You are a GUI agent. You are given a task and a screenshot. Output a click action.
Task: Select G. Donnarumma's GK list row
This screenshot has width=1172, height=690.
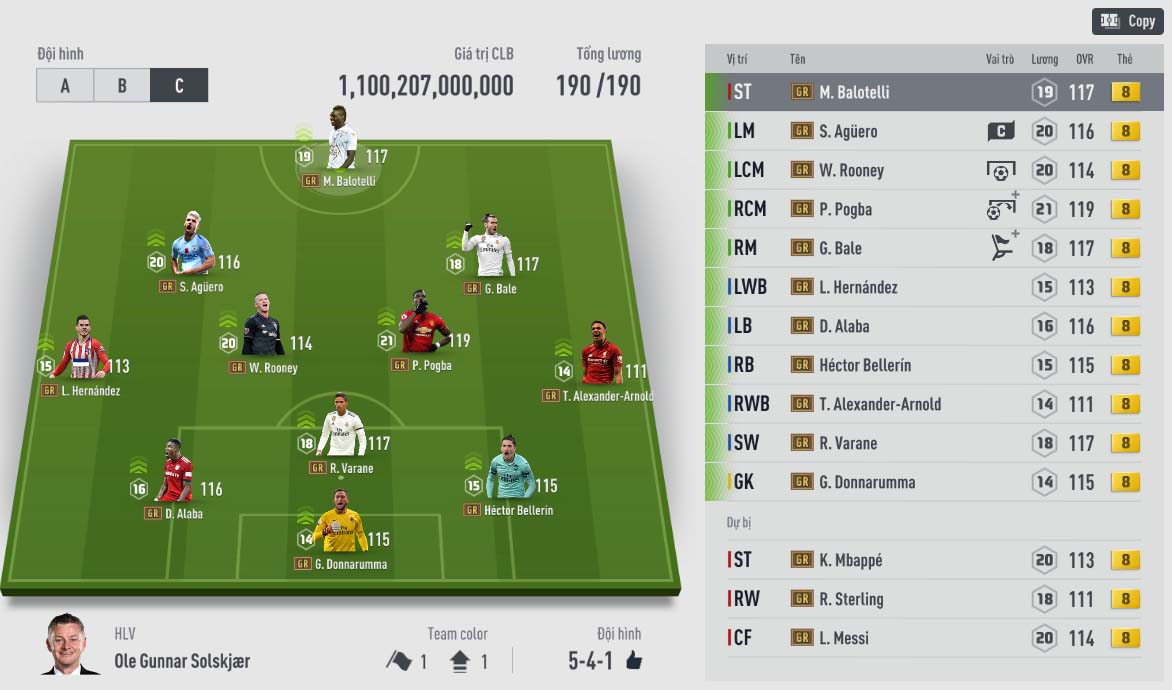pyautogui.click(x=925, y=482)
